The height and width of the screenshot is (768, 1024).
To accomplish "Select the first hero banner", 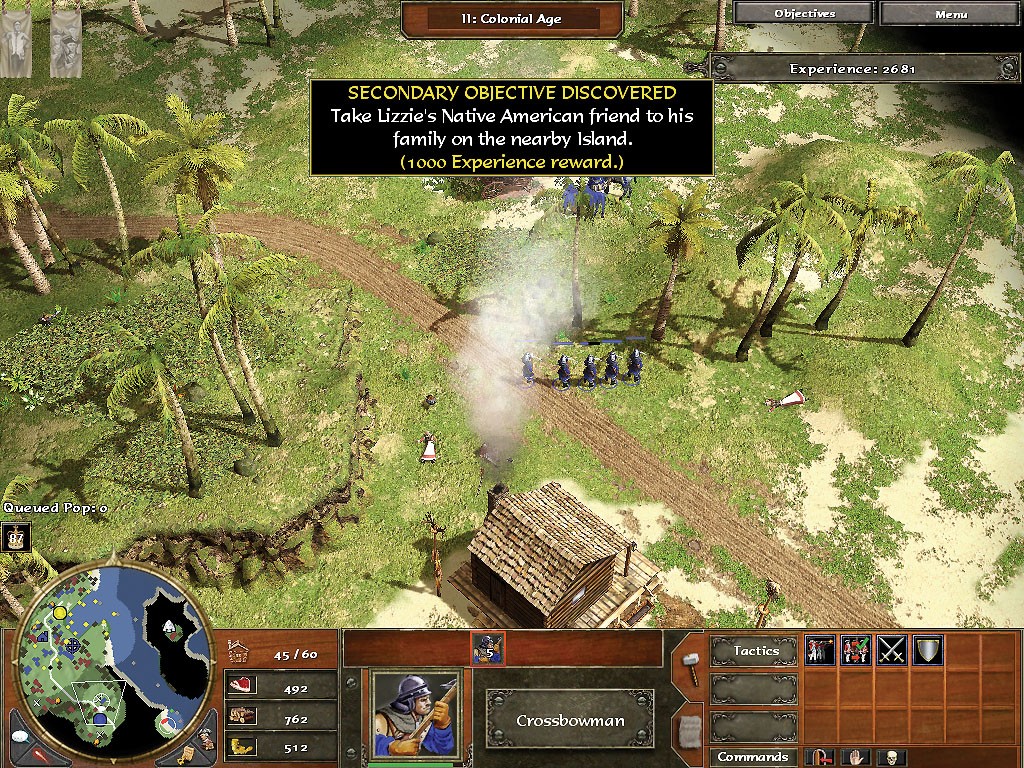I will pyautogui.click(x=16, y=43).
